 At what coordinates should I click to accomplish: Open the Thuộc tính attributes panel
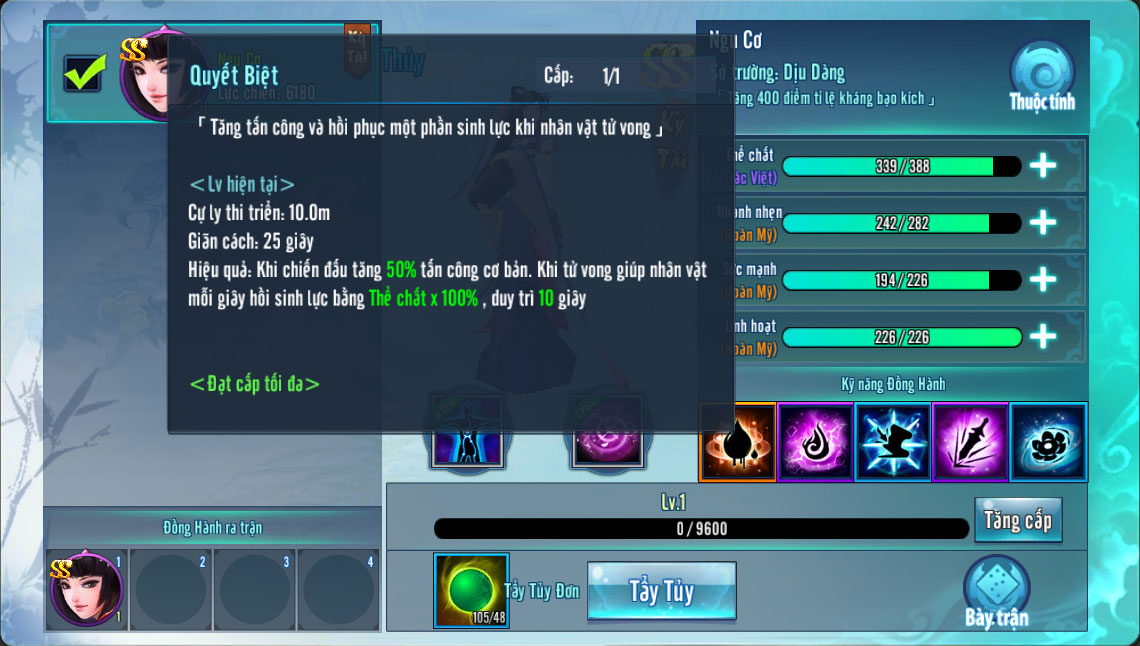[1041, 76]
